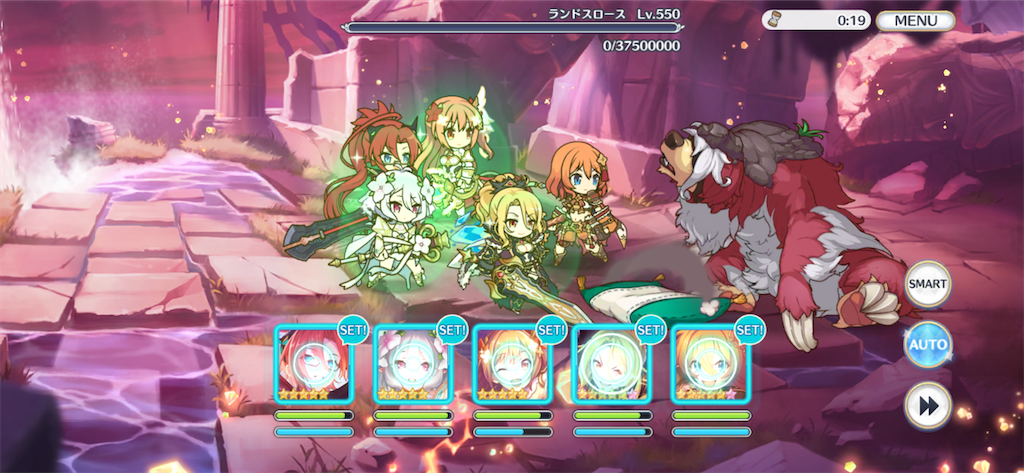The height and width of the screenshot is (473, 1024).
Task: Choose the winking orange-haired character's card
Action: click(x=512, y=364)
